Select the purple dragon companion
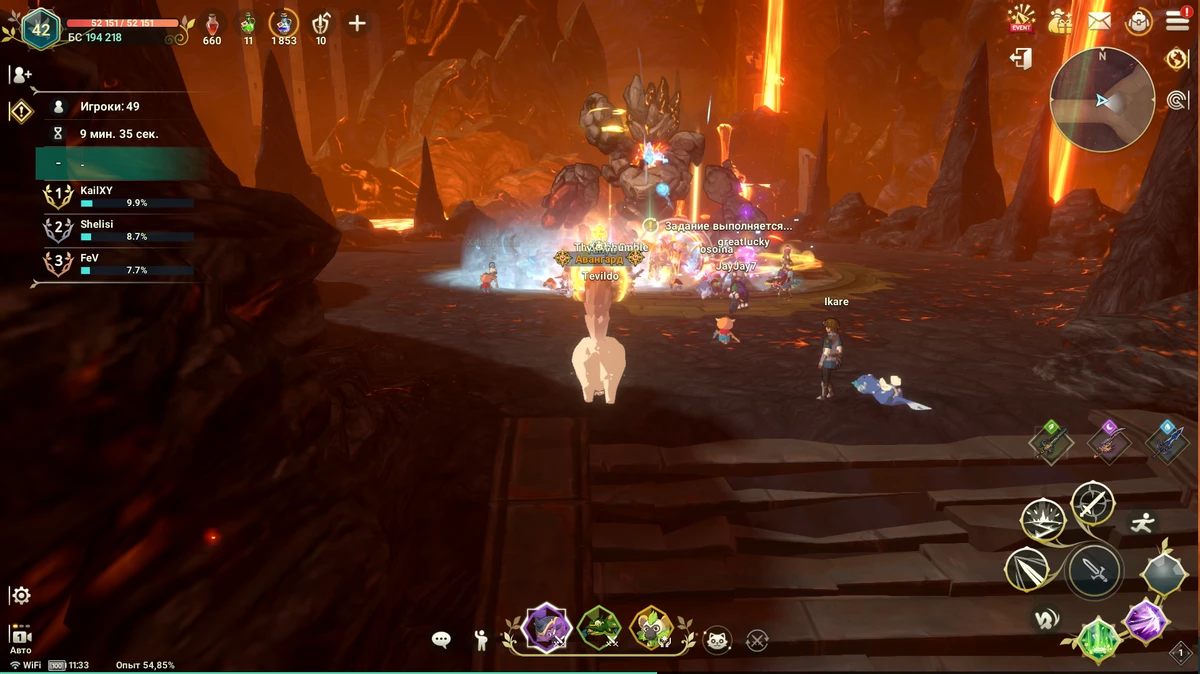1200x674 pixels. point(547,629)
